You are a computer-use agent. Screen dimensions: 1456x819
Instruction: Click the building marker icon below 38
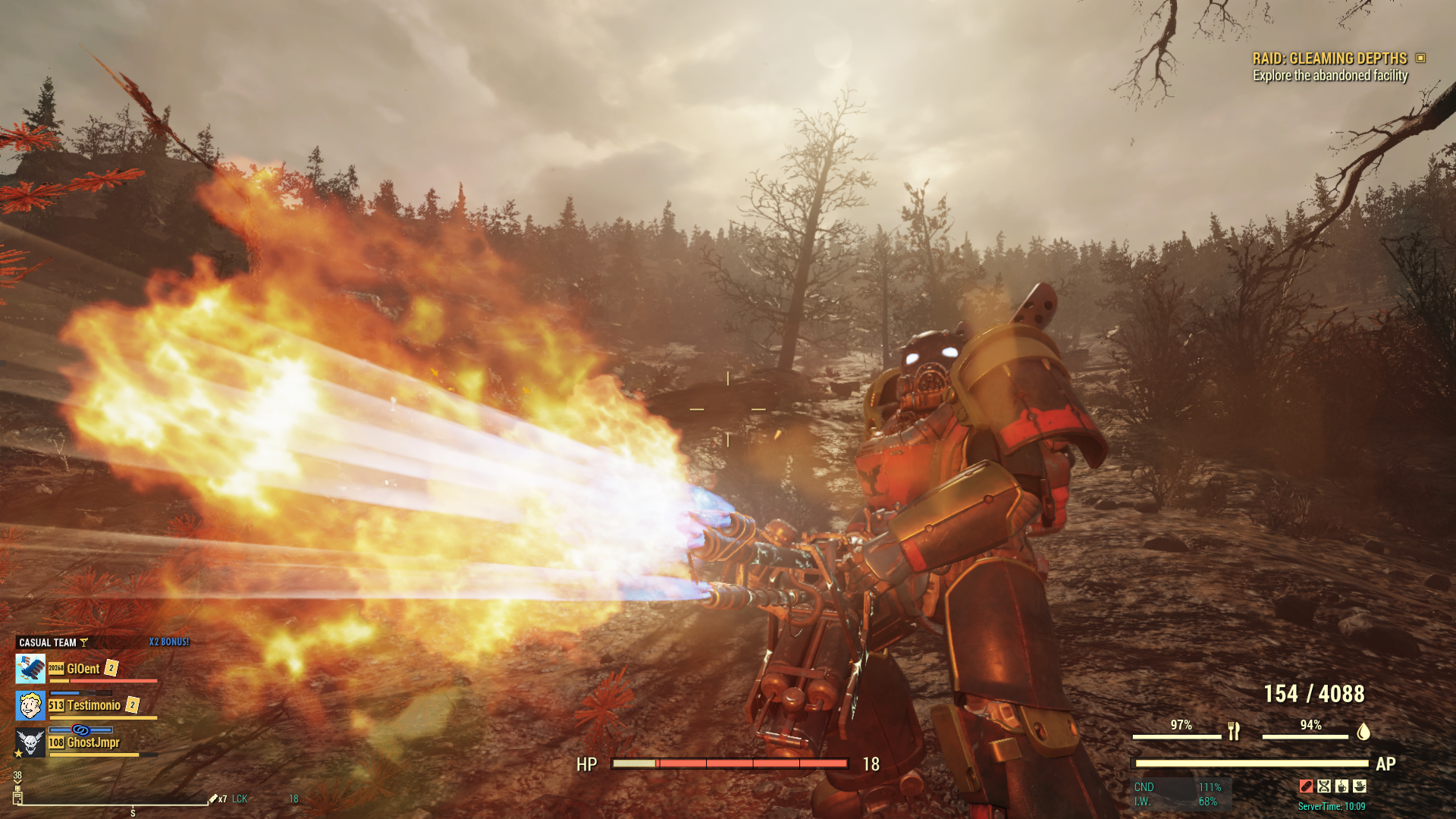pos(17,795)
